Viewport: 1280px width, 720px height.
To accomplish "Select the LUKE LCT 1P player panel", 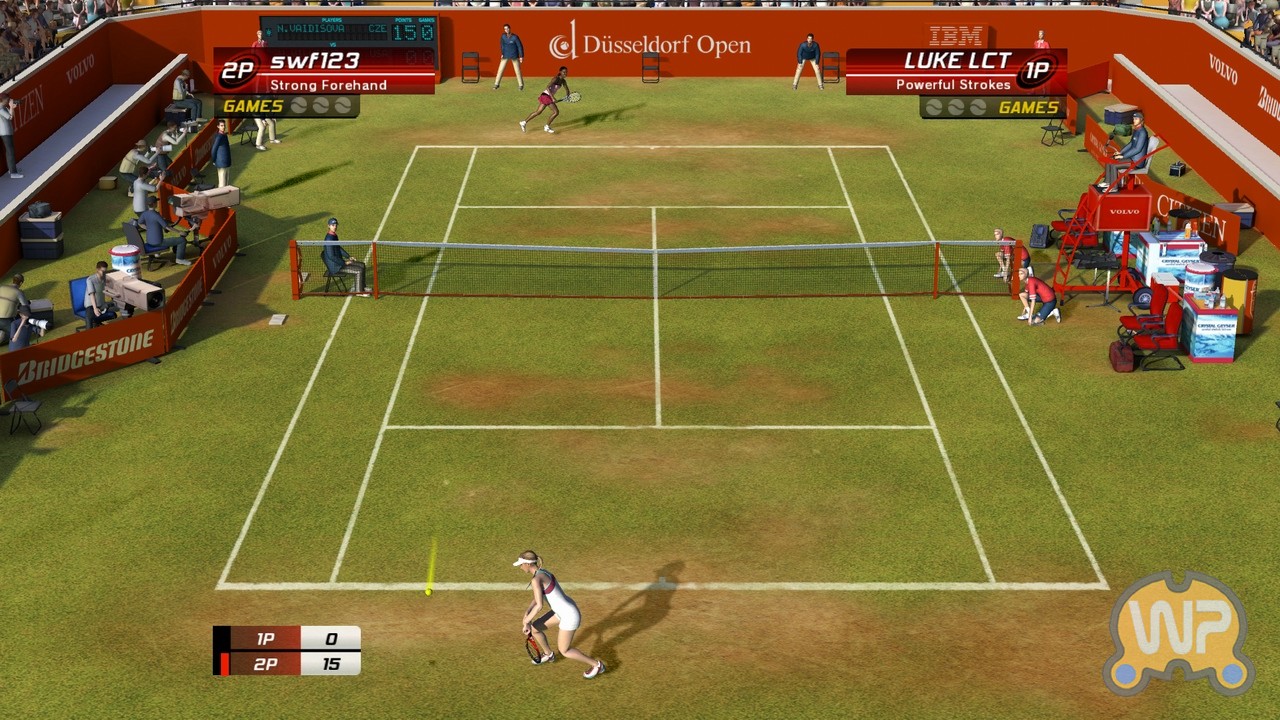I will (x=956, y=71).
